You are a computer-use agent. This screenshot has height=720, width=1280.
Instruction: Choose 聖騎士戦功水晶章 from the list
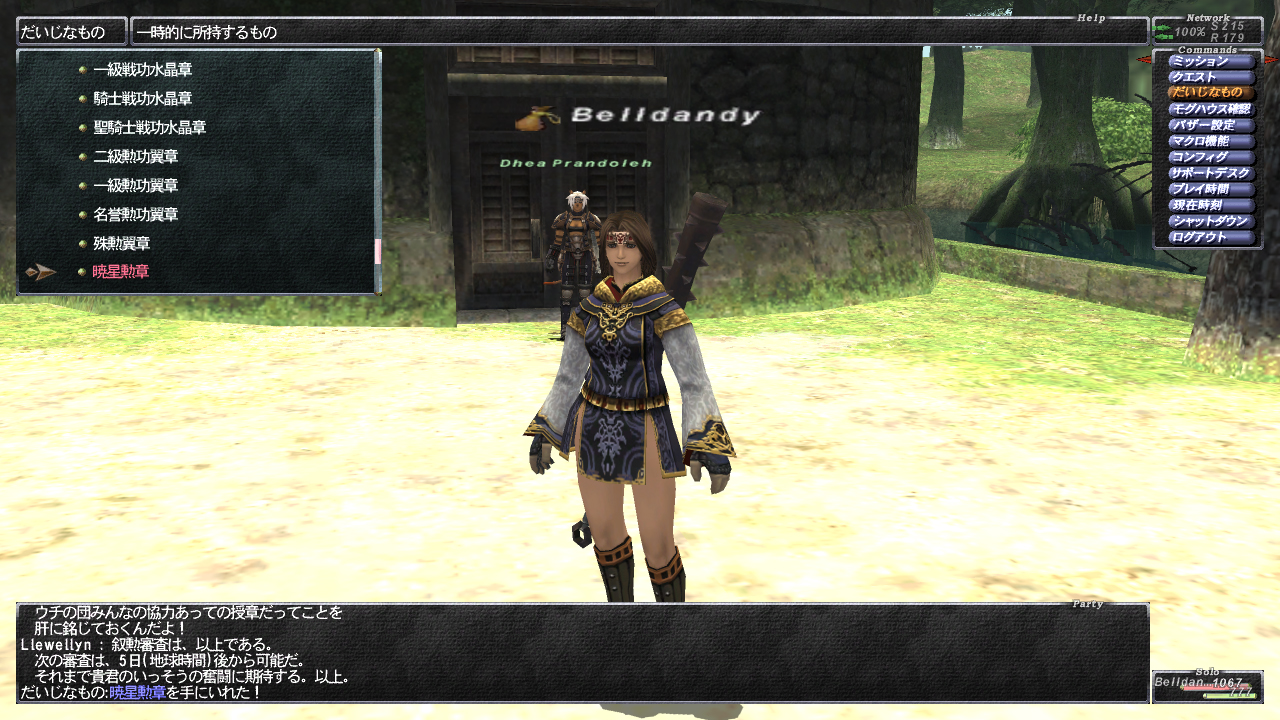click(x=149, y=128)
